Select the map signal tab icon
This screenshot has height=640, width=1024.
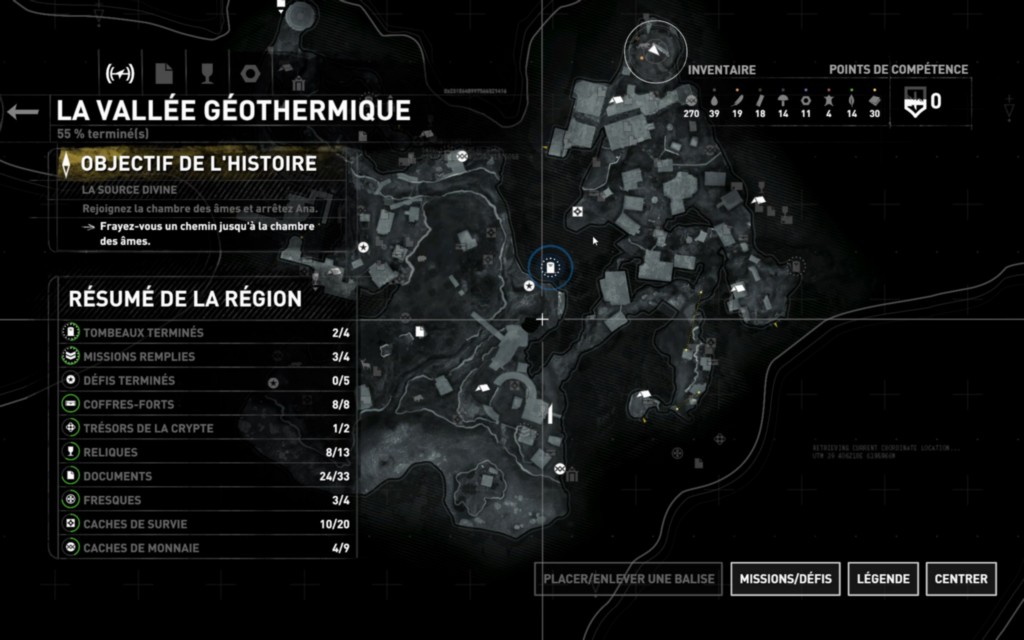[x=120, y=73]
